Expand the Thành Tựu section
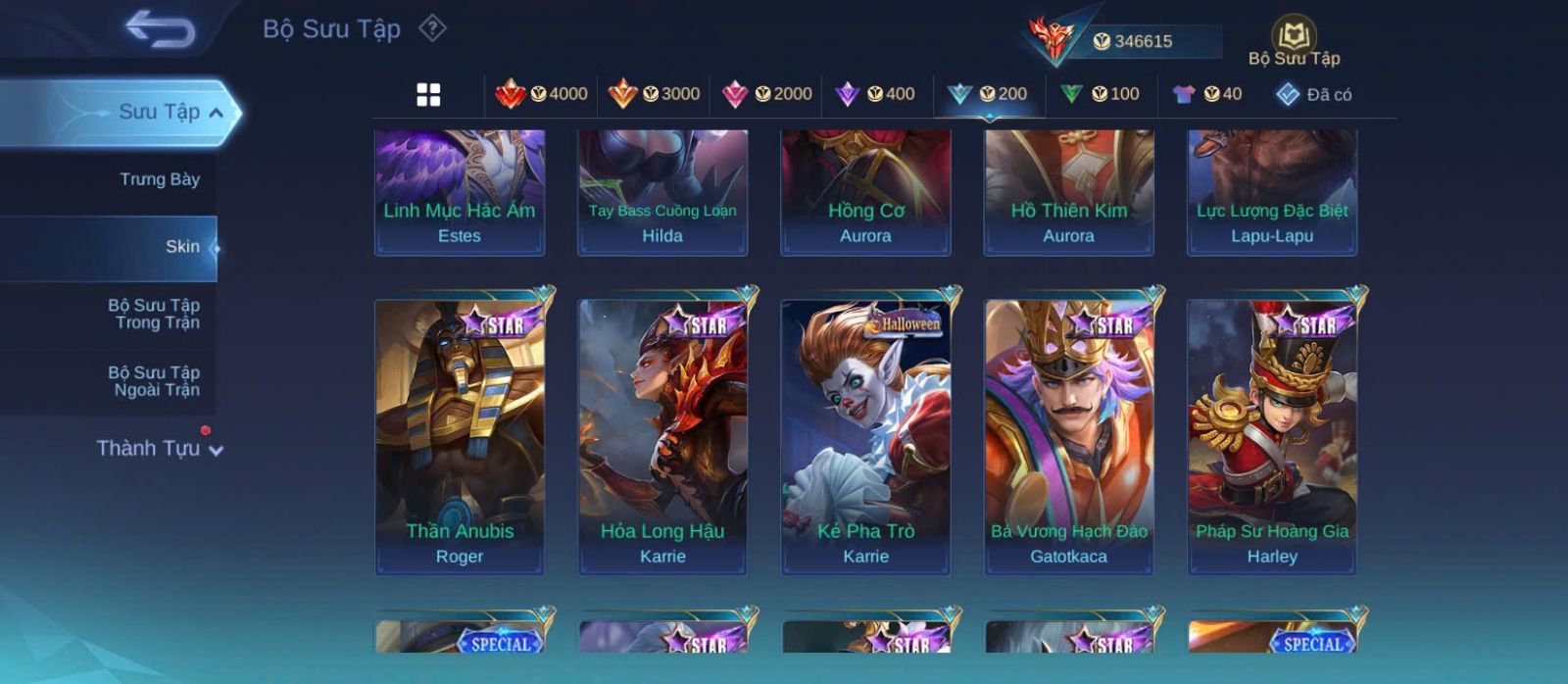The image size is (1568, 684). 159,449
